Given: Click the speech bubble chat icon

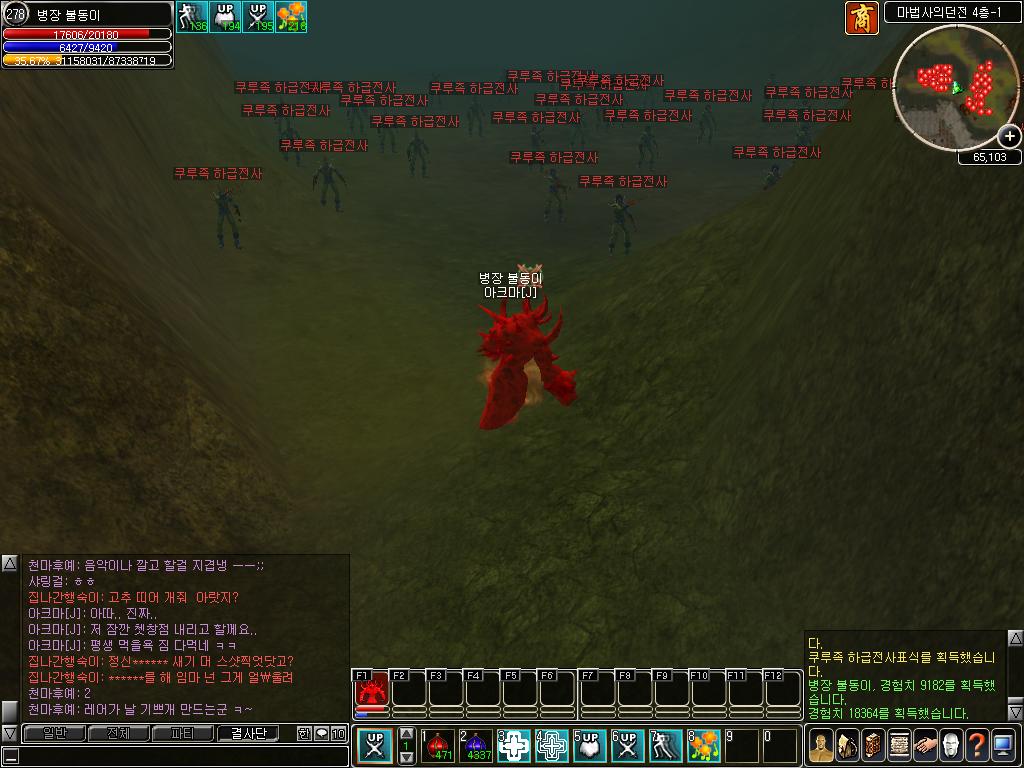Looking at the screenshot, I should point(322,733).
